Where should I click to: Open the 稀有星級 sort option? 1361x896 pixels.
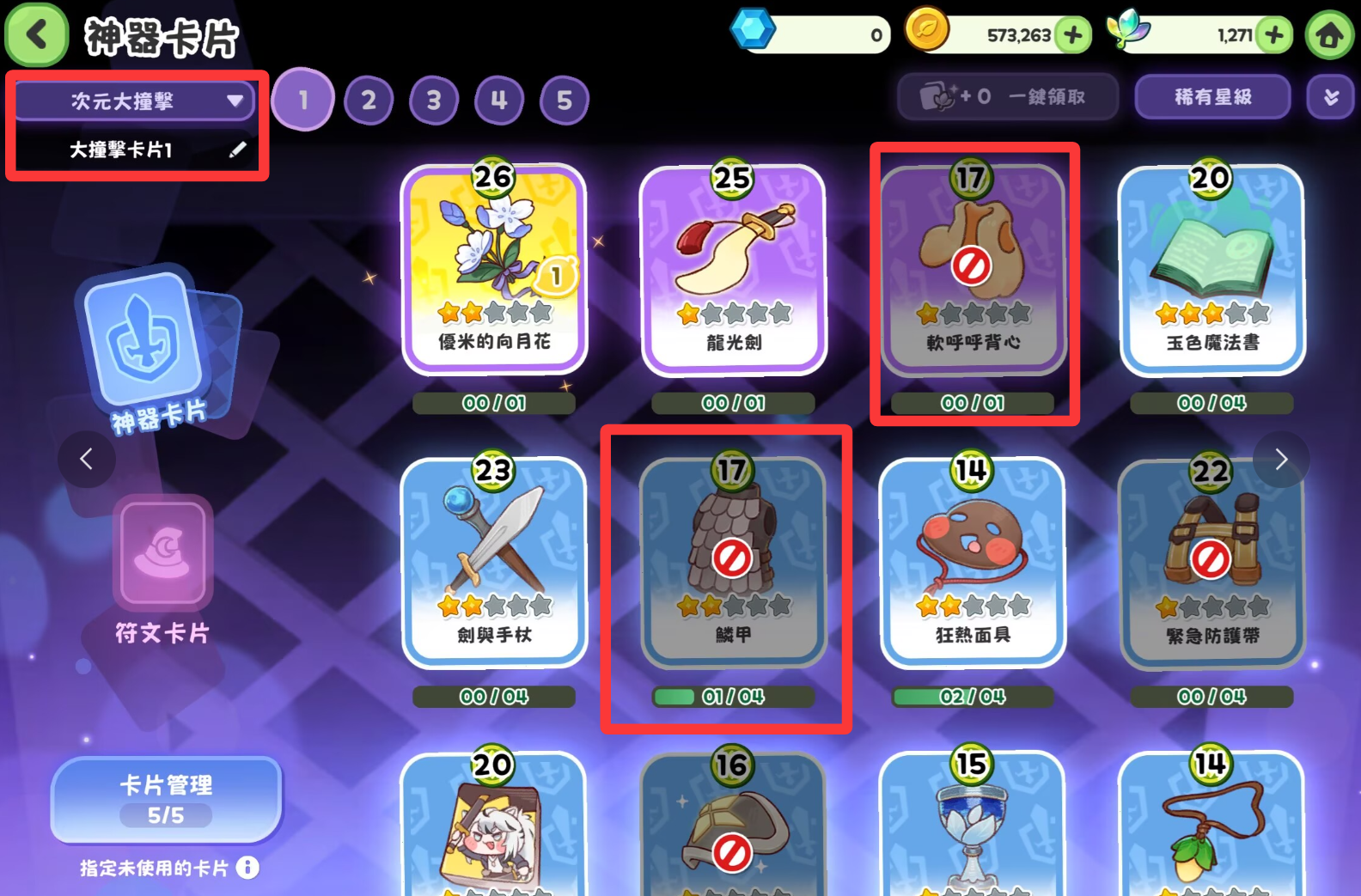pyautogui.click(x=1212, y=97)
